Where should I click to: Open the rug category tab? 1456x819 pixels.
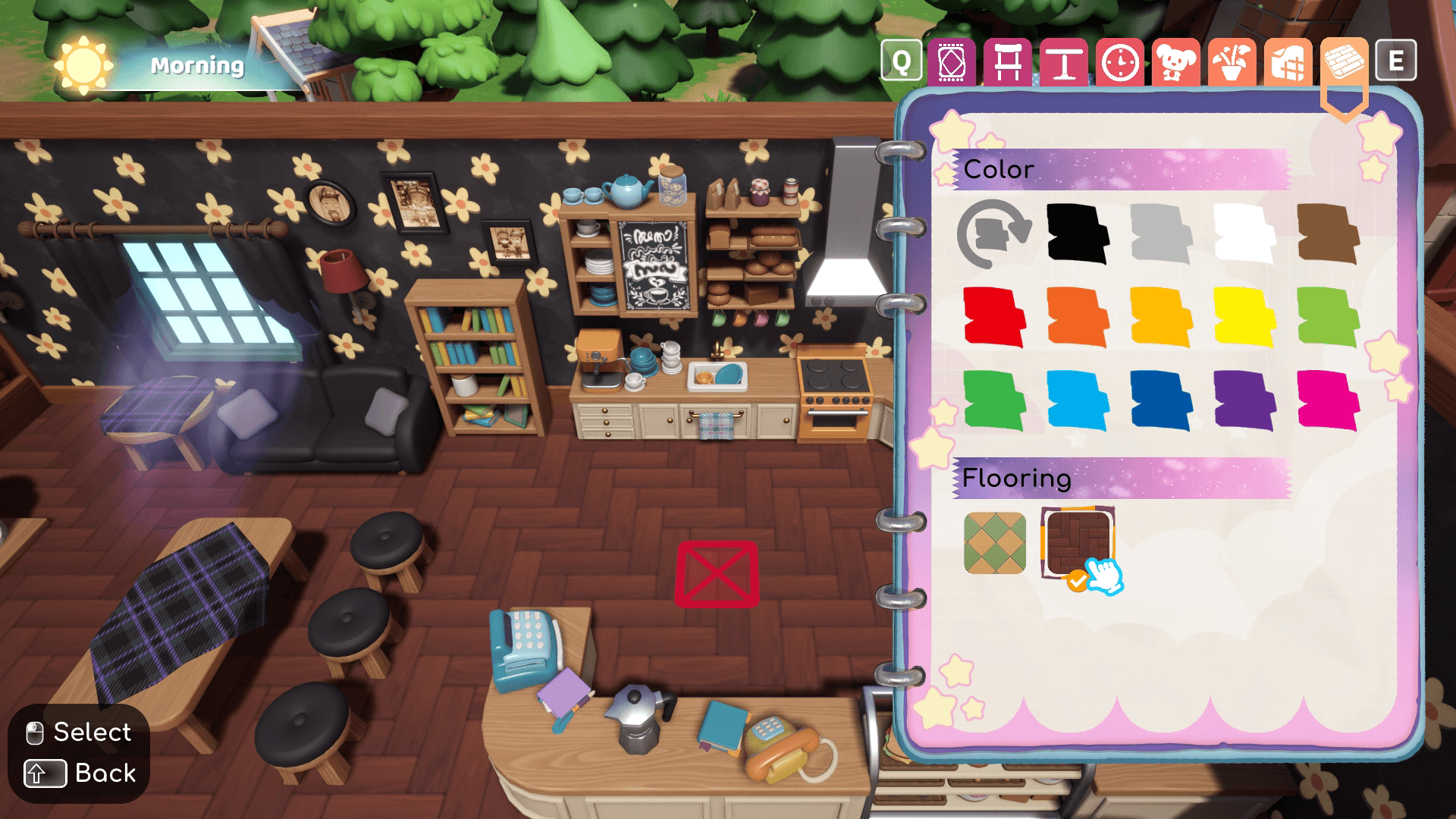(951, 61)
